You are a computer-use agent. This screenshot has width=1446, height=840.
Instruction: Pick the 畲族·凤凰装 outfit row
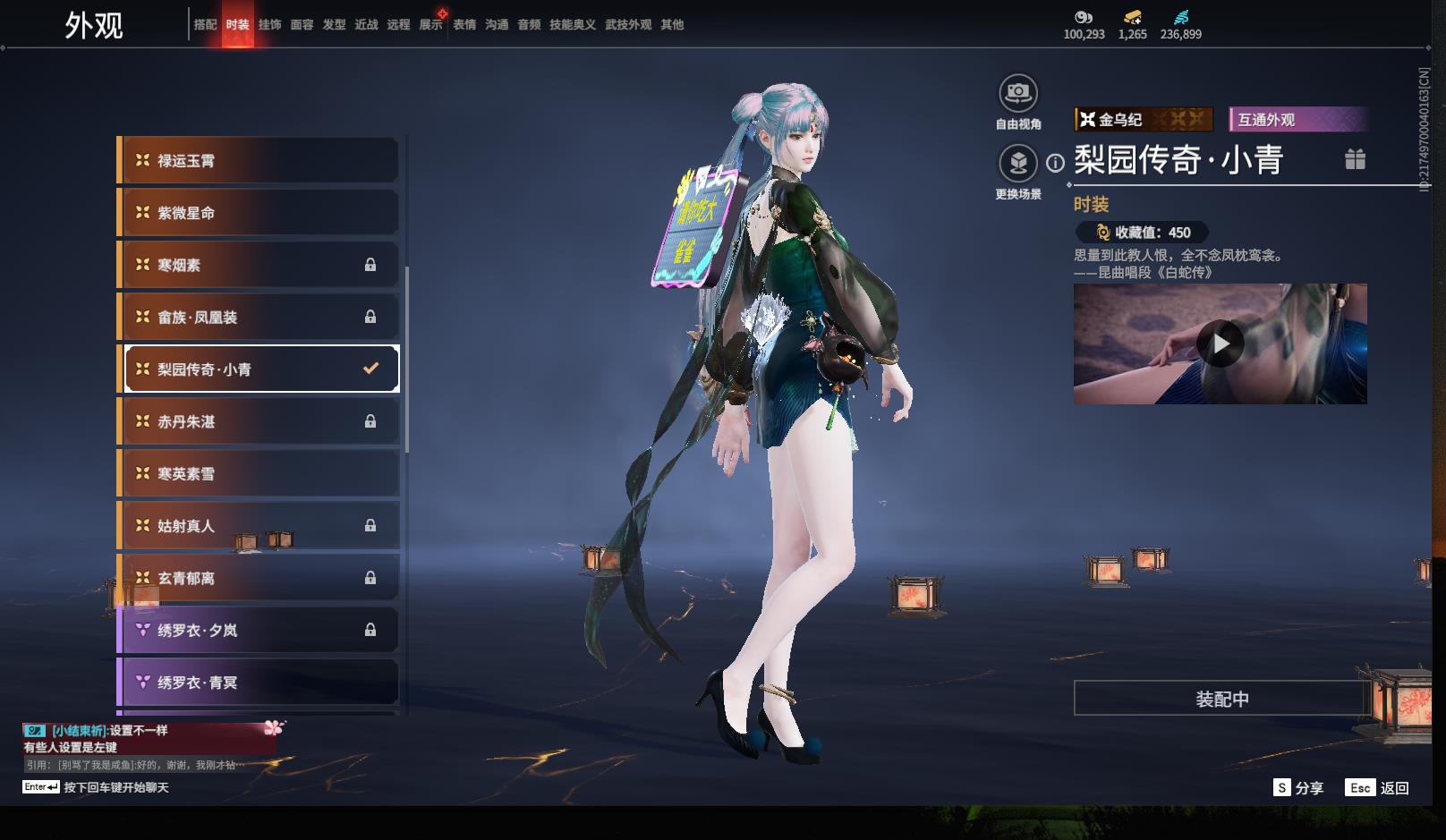click(x=259, y=318)
